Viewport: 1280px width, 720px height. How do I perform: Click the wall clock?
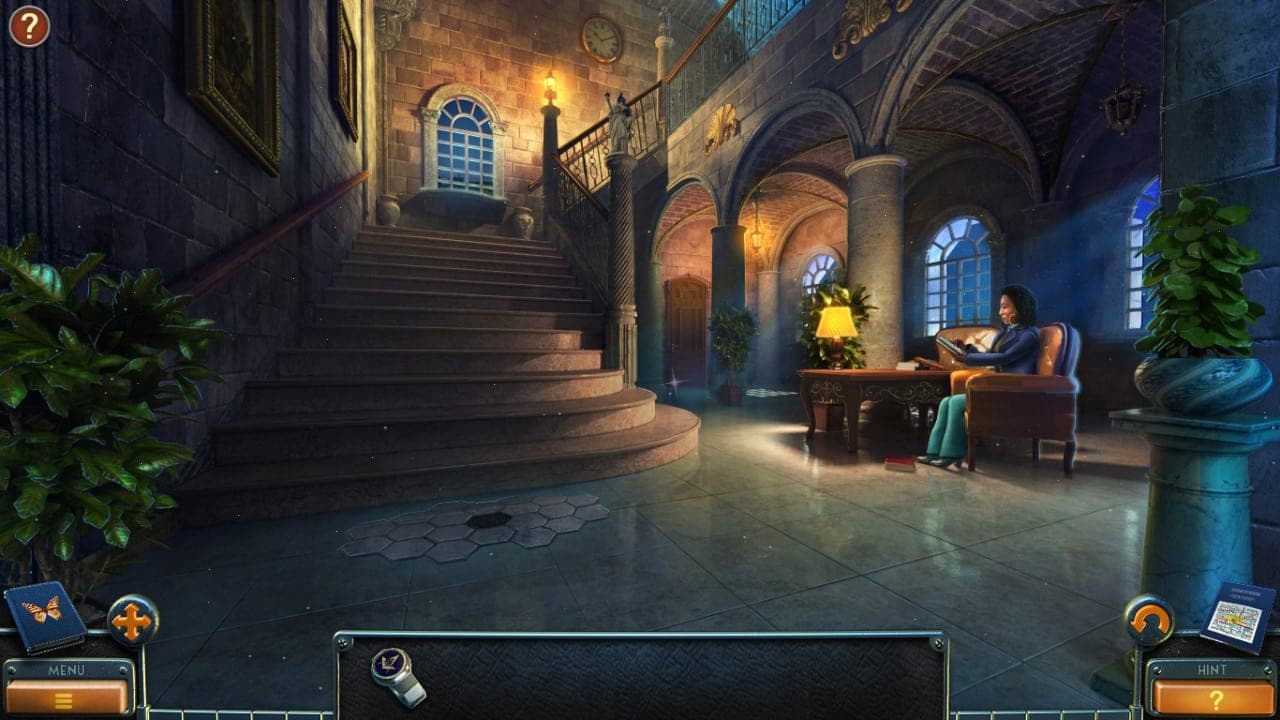coord(600,38)
